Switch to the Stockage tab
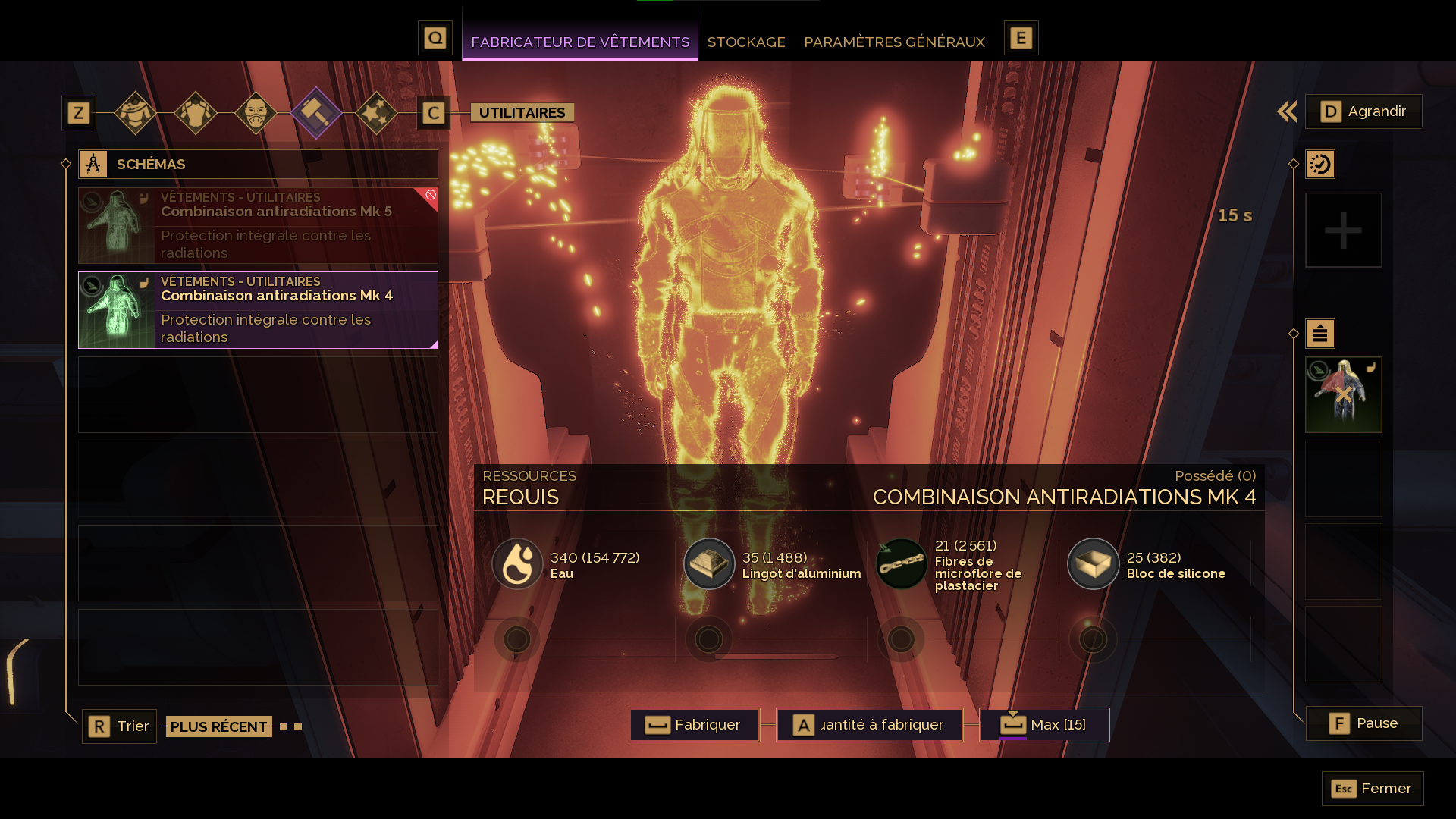The width and height of the screenshot is (1456, 819). click(x=745, y=42)
